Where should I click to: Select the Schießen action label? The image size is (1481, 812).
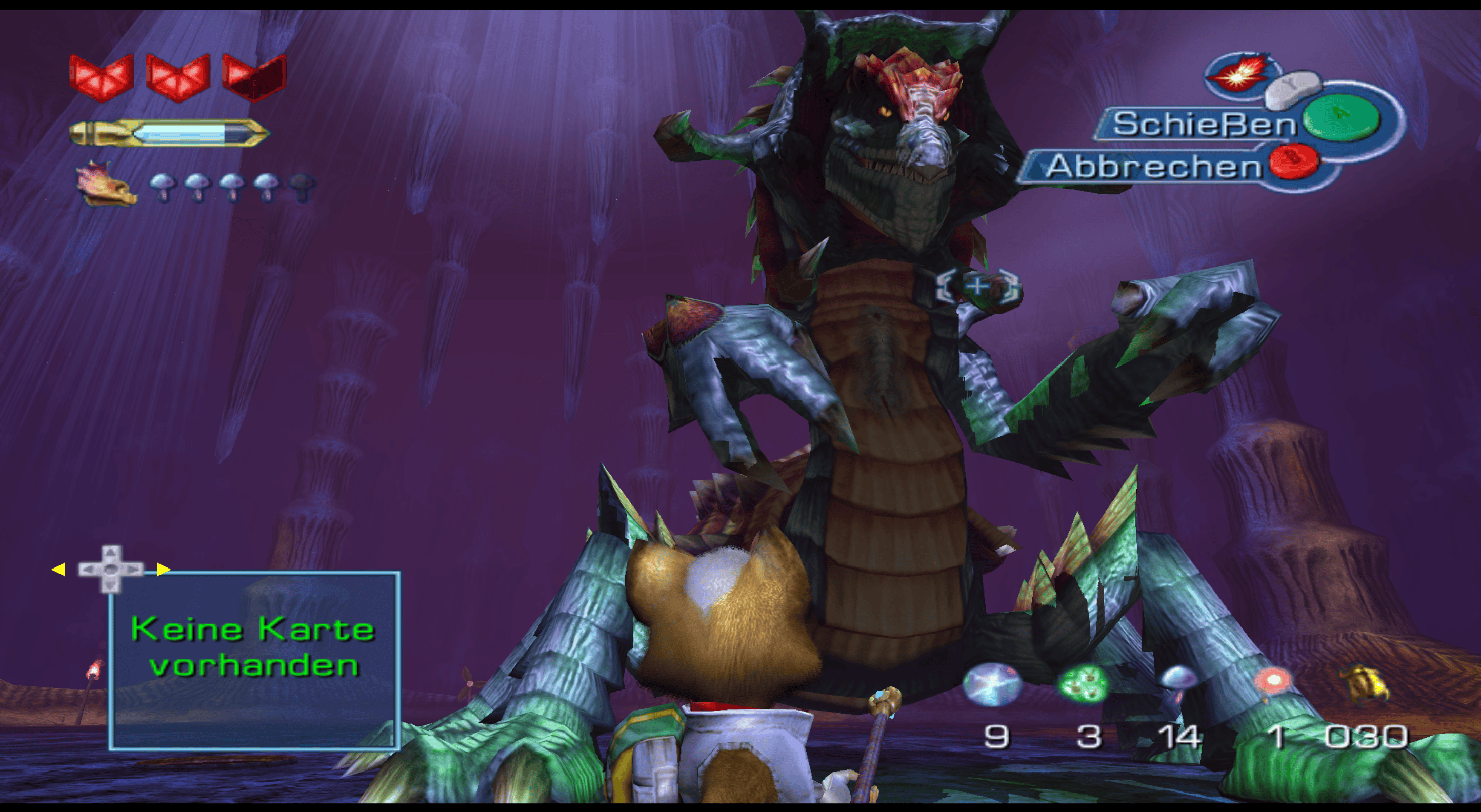[x=1204, y=124]
